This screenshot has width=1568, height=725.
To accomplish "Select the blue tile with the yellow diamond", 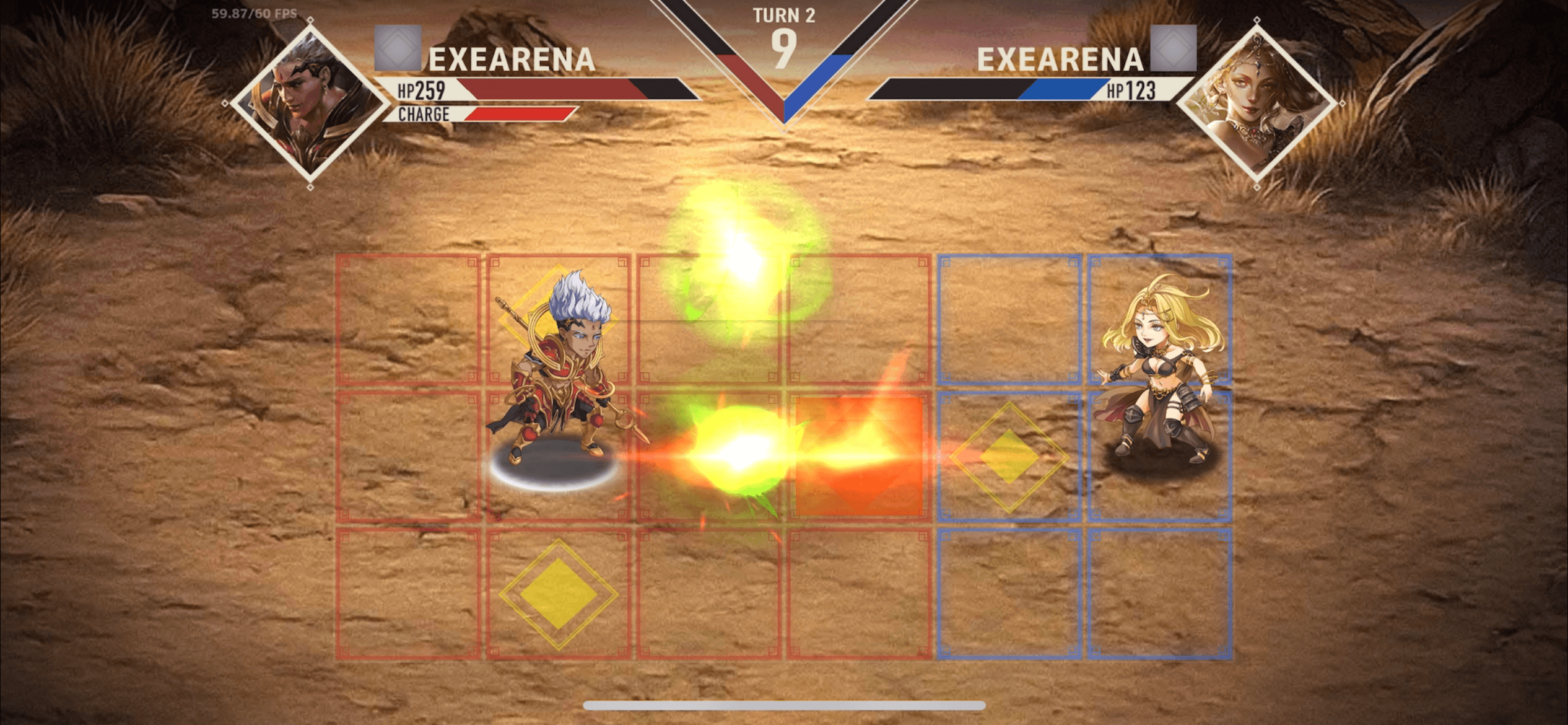I will tap(1009, 457).
